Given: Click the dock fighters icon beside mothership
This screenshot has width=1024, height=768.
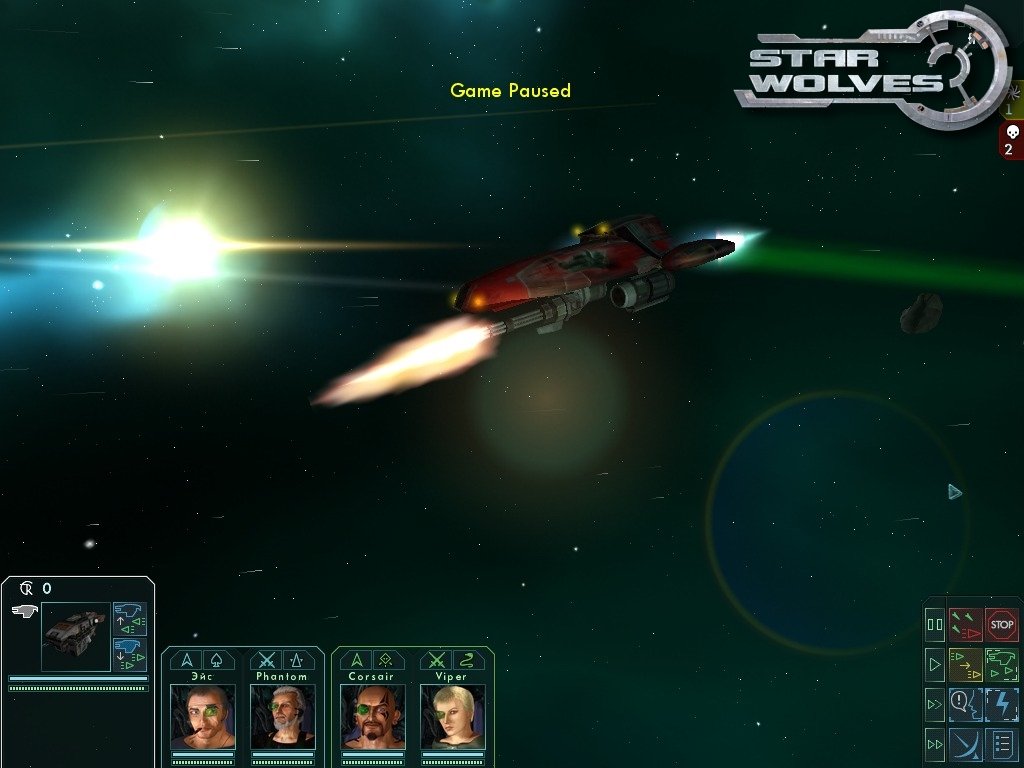Looking at the screenshot, I should [130, 655].
